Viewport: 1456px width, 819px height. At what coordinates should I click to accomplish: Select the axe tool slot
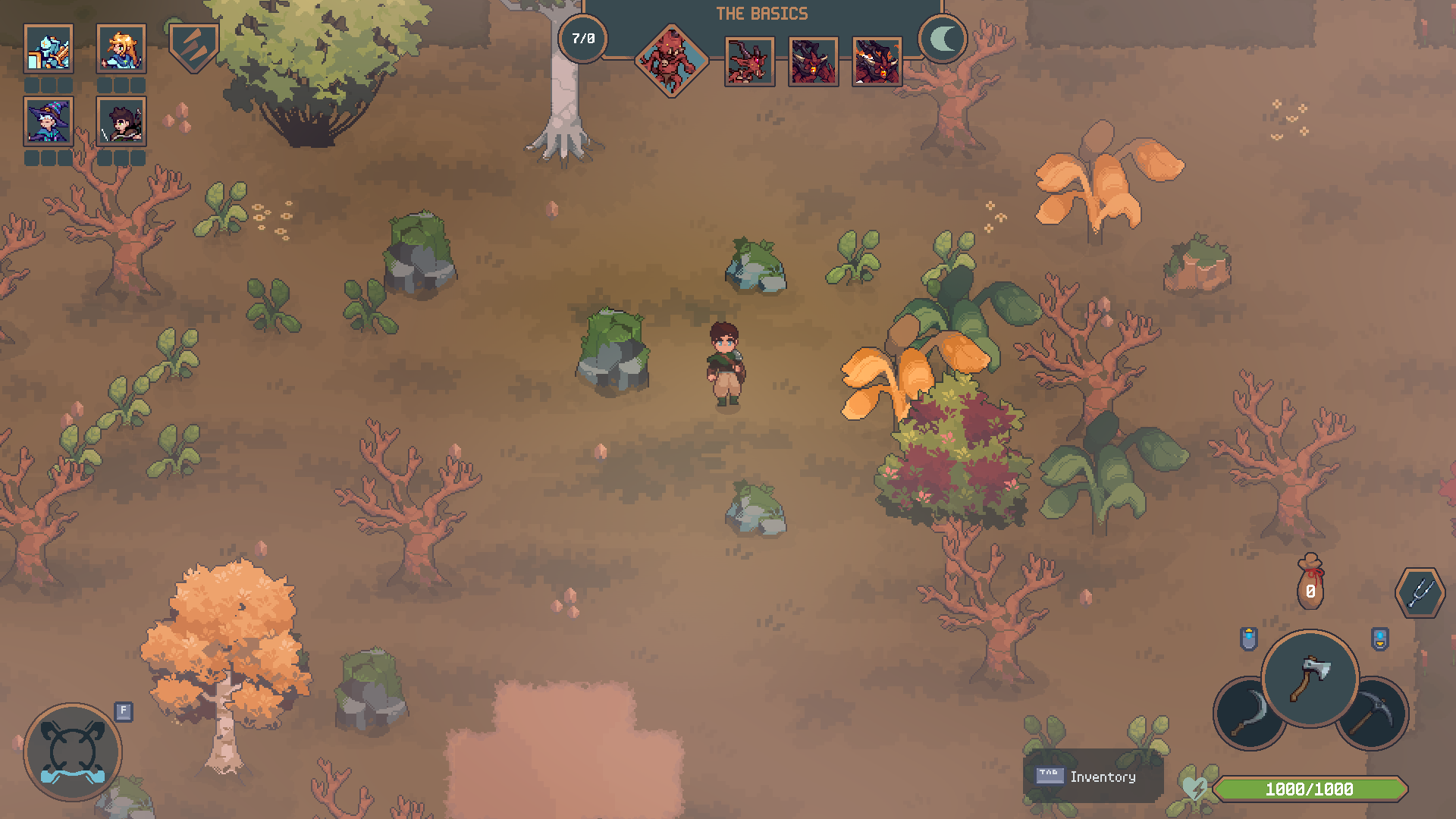(x=1310, y=677)
